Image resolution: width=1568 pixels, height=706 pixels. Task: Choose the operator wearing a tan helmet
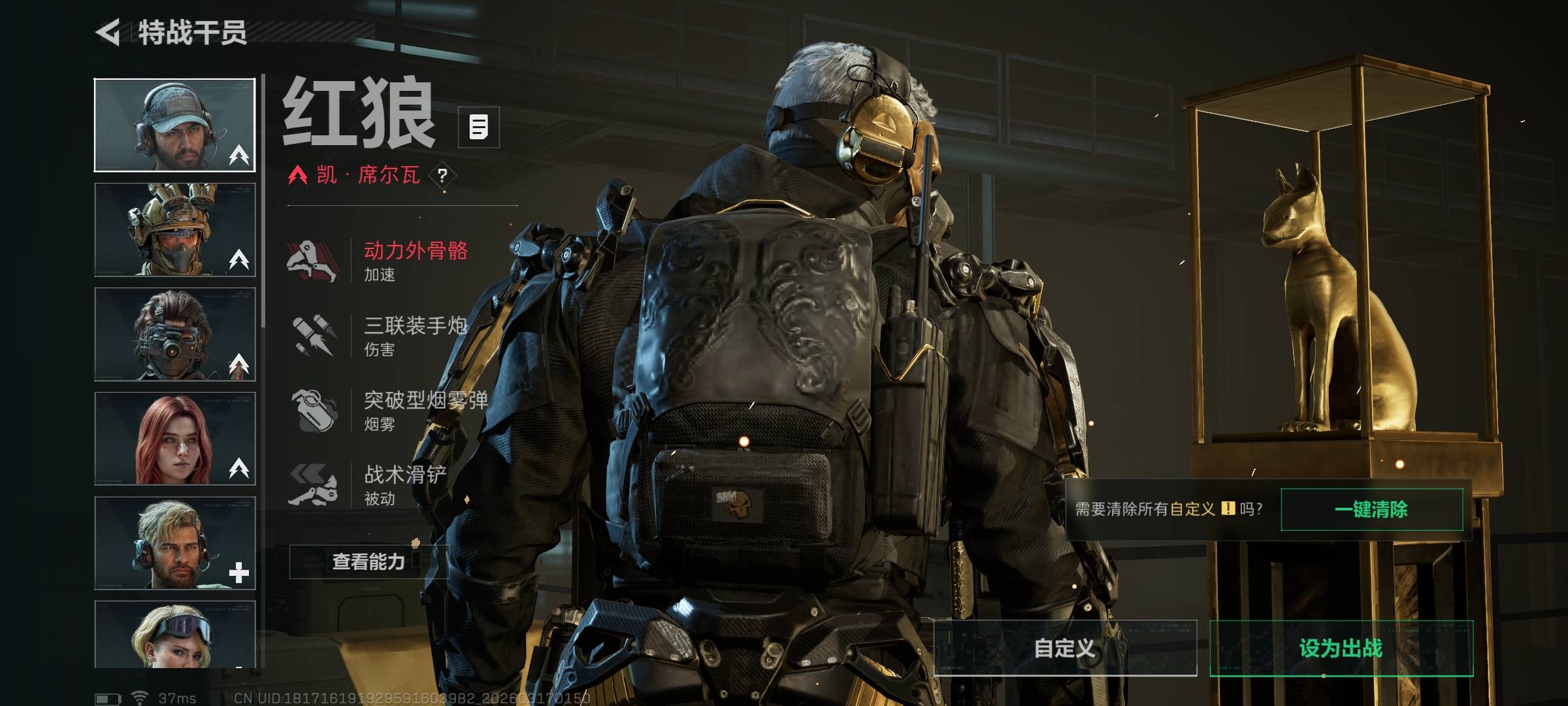(x=174, y=229)
